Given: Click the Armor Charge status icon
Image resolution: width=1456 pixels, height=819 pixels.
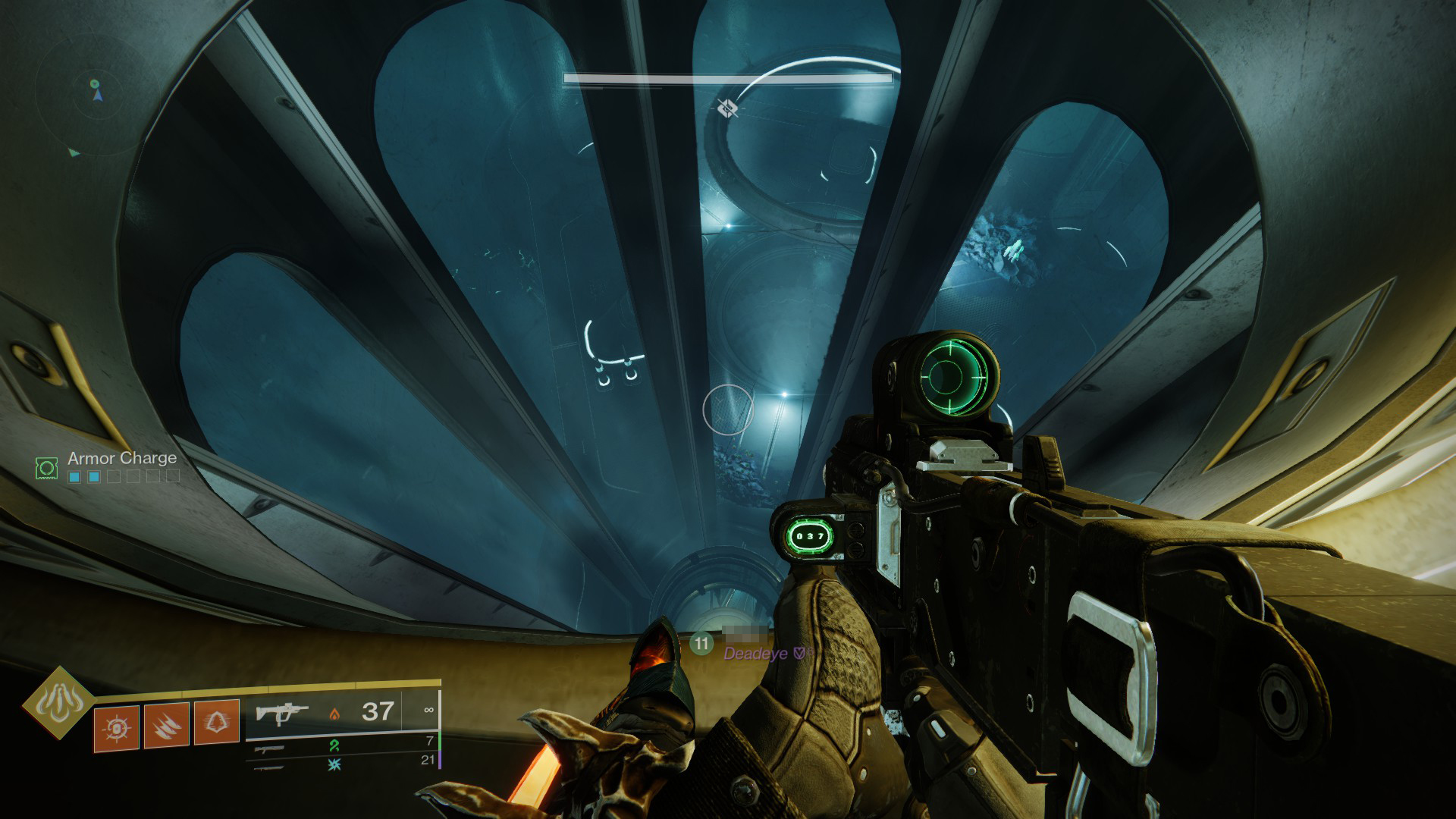Looking at the screenshot, I should pos(47,467).
